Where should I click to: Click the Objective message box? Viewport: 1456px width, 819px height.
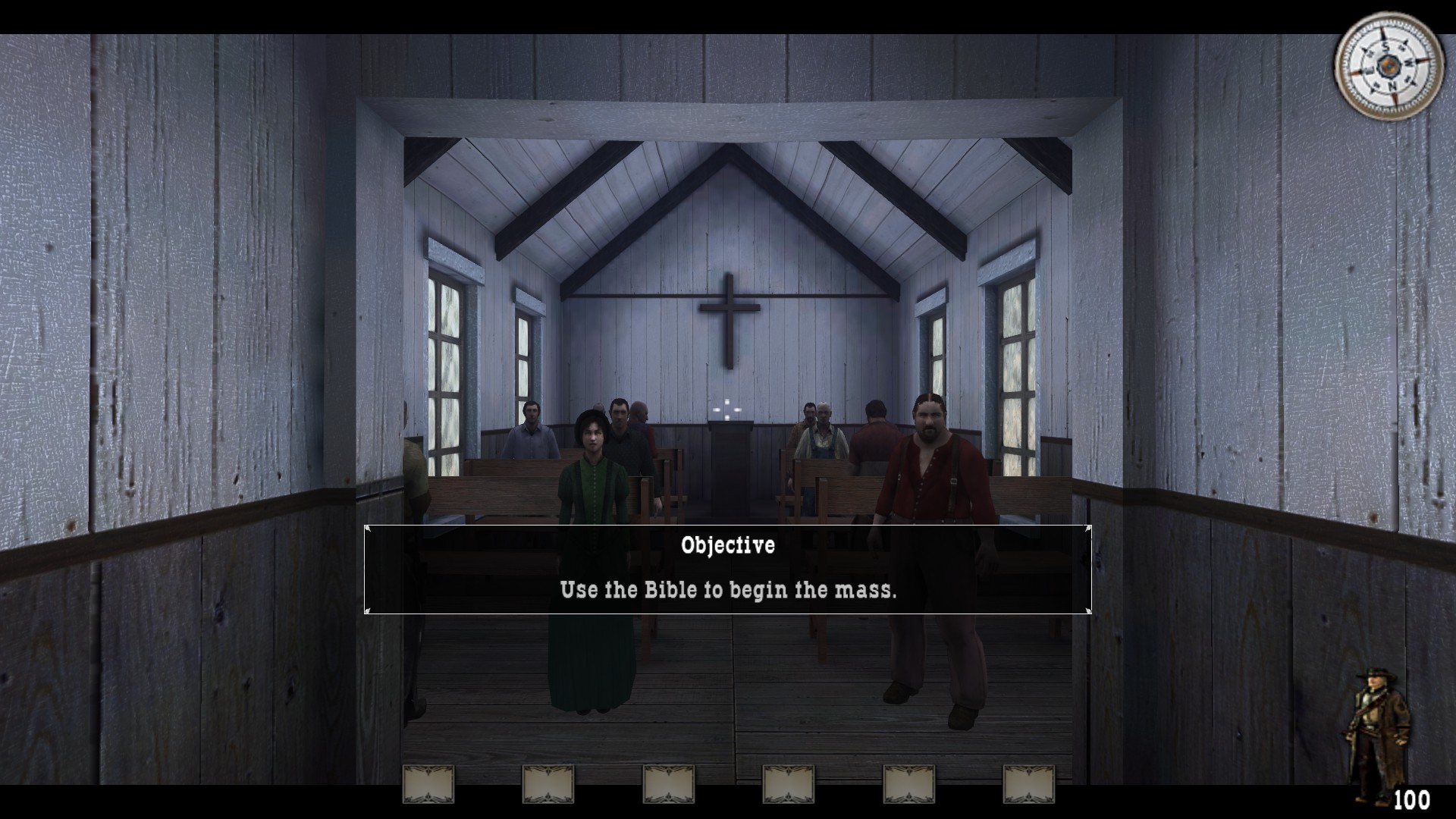(x=727, y=569)
